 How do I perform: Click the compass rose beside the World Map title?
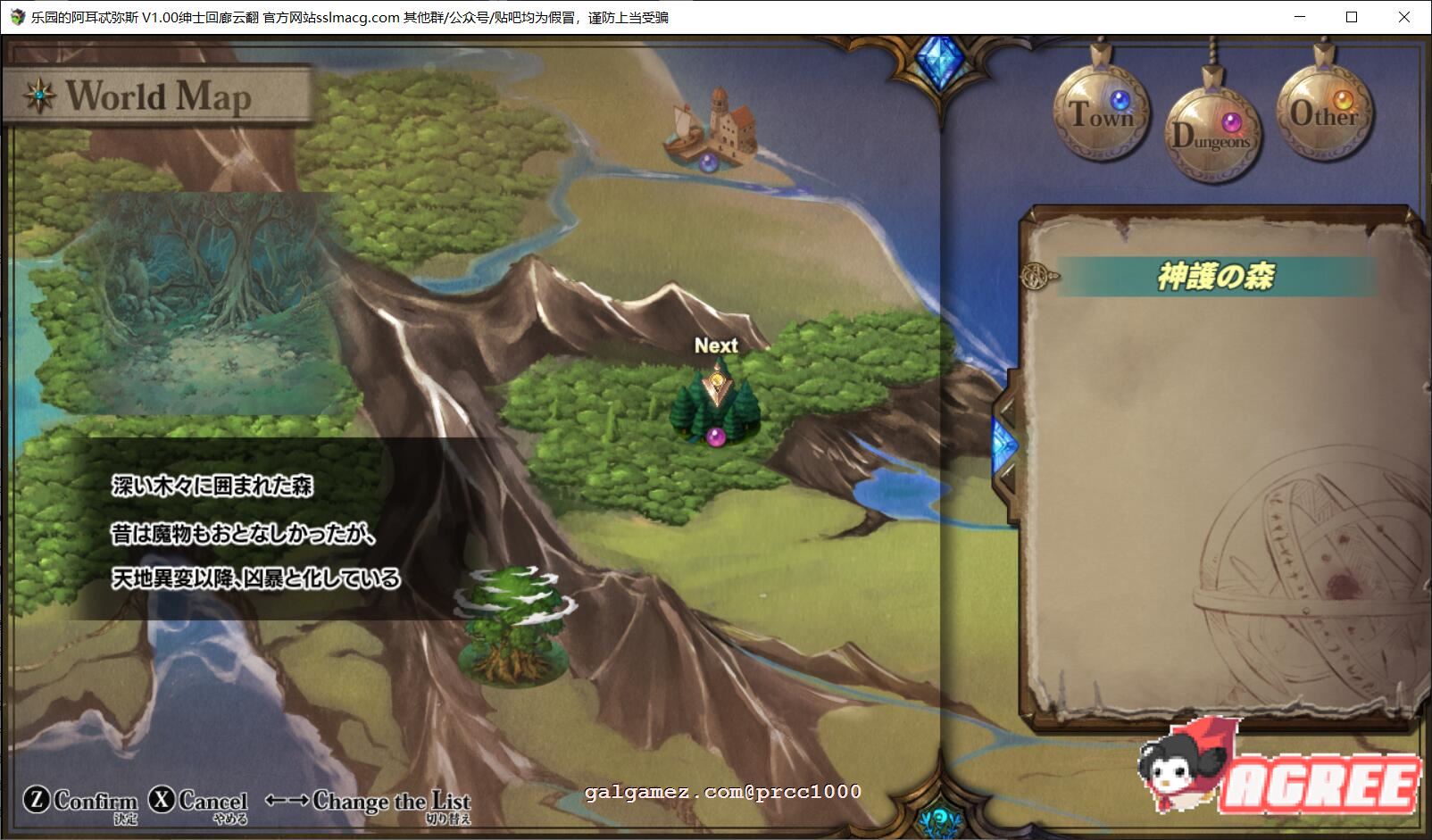tap(39, 94)
